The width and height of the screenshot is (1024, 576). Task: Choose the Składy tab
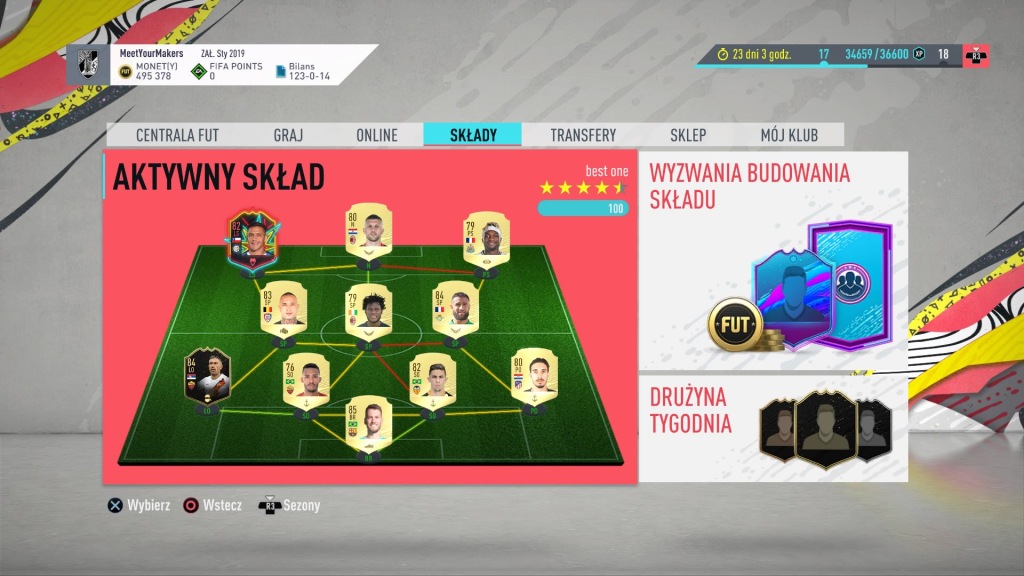473,135
